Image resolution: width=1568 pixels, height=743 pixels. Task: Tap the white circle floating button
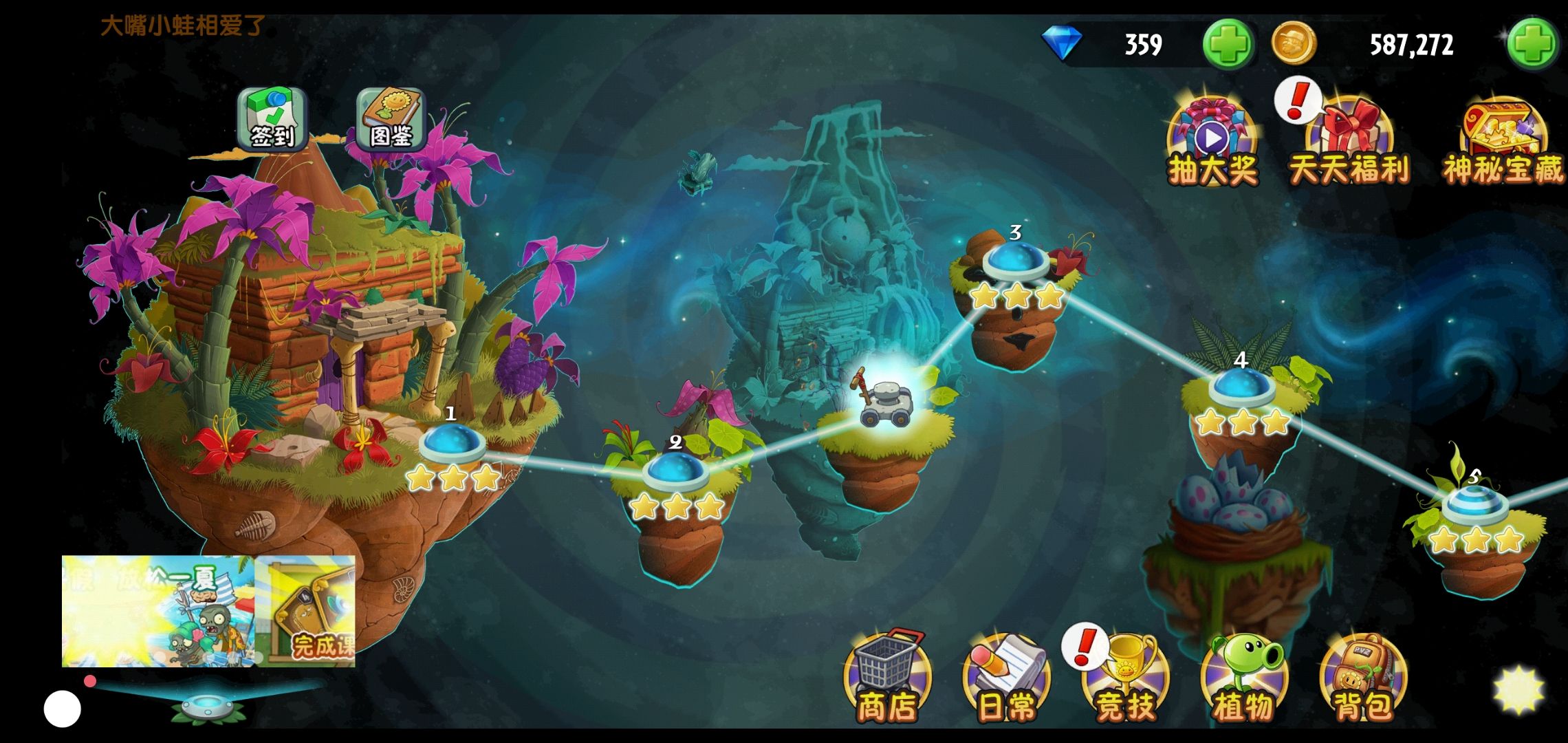63,709
